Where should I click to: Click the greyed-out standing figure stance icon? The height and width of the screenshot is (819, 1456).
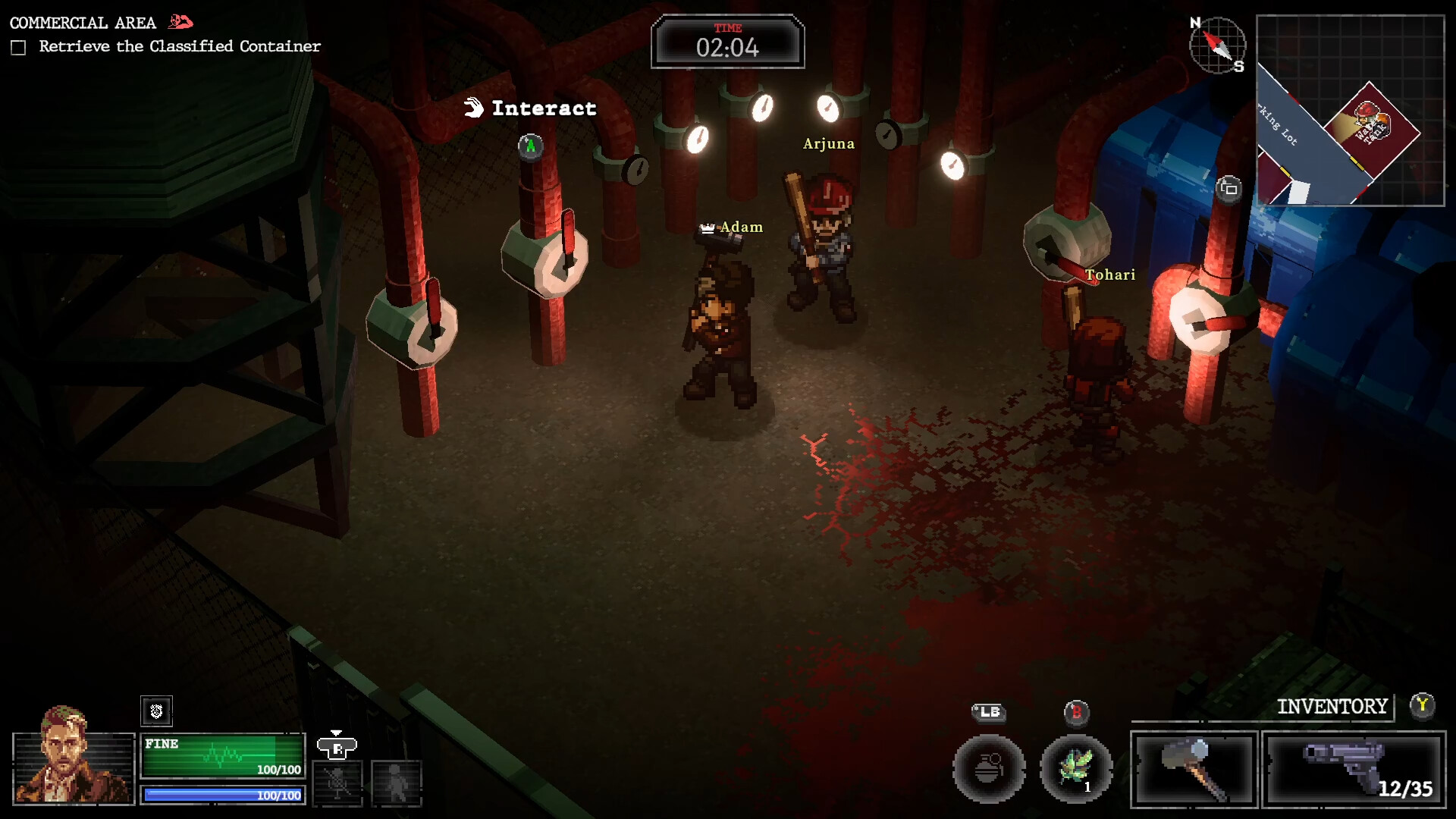396,783
